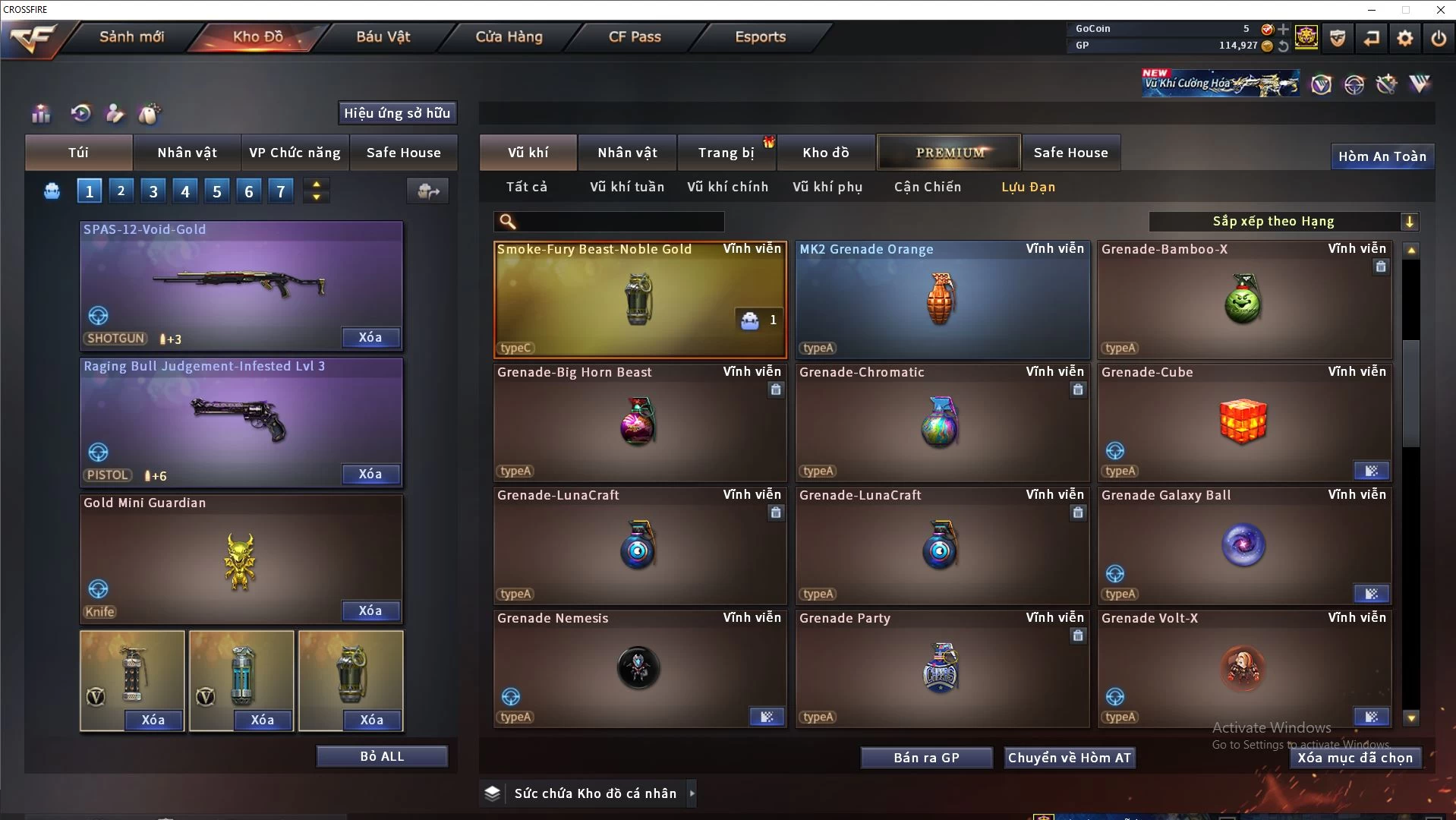Viewport: 1456px width, 820px height.
Task: Open the Cửa Hàng shop menu
Action: pos(509,37)
